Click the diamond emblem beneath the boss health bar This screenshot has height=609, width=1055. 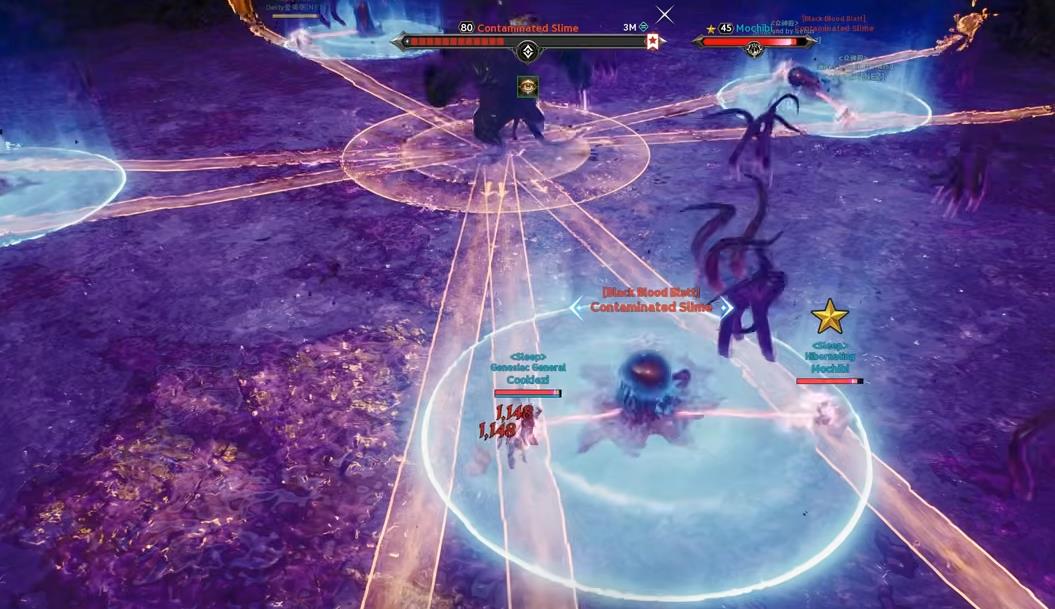pos(528,52)
